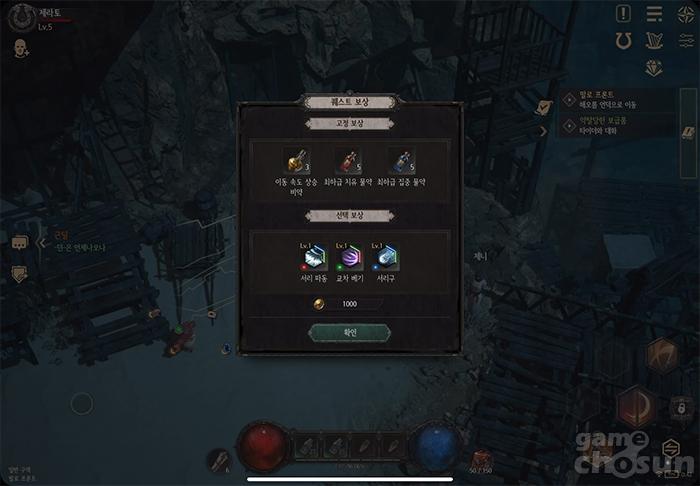Collapse the quest tracker with arrow

coord(544,130)
